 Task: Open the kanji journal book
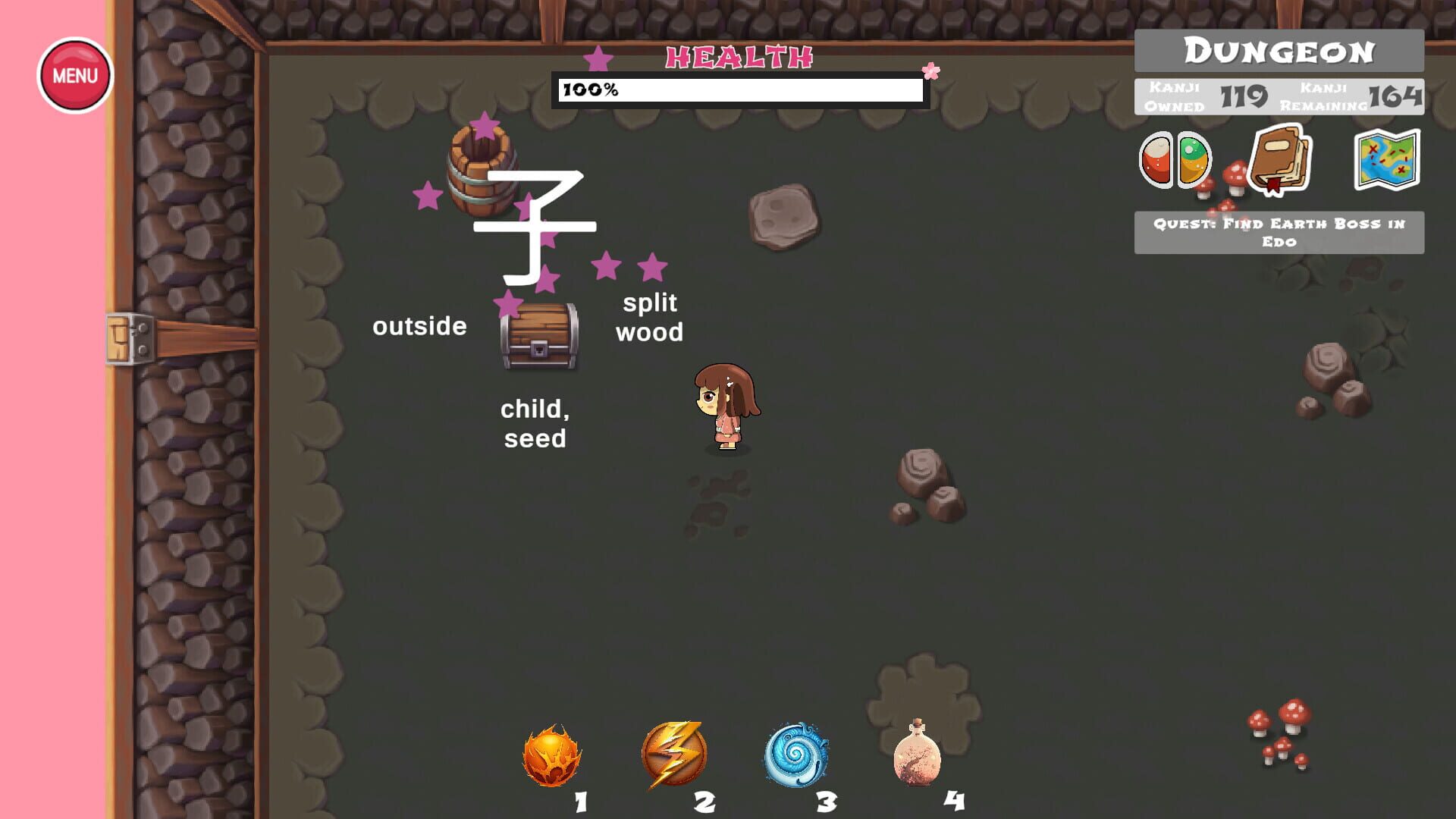tap(1280, 162)
